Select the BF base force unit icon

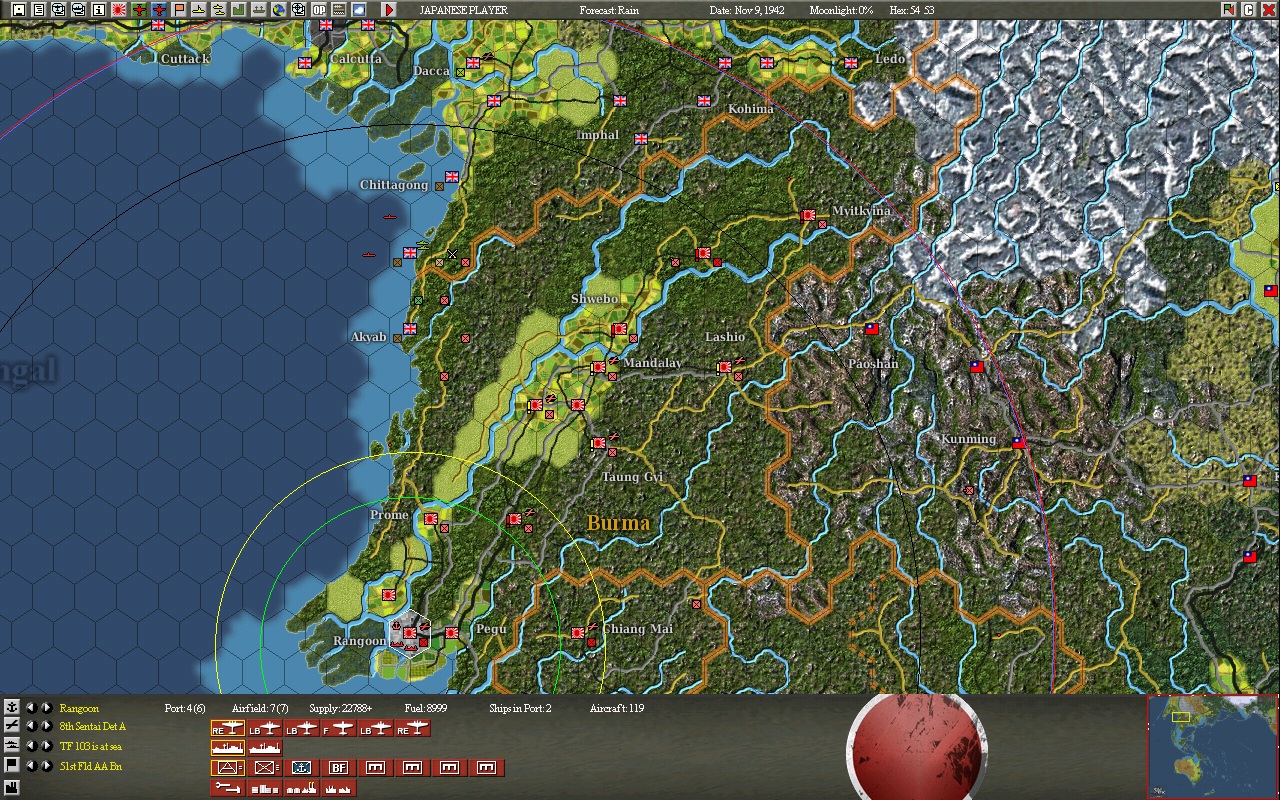tap(338, 767)
